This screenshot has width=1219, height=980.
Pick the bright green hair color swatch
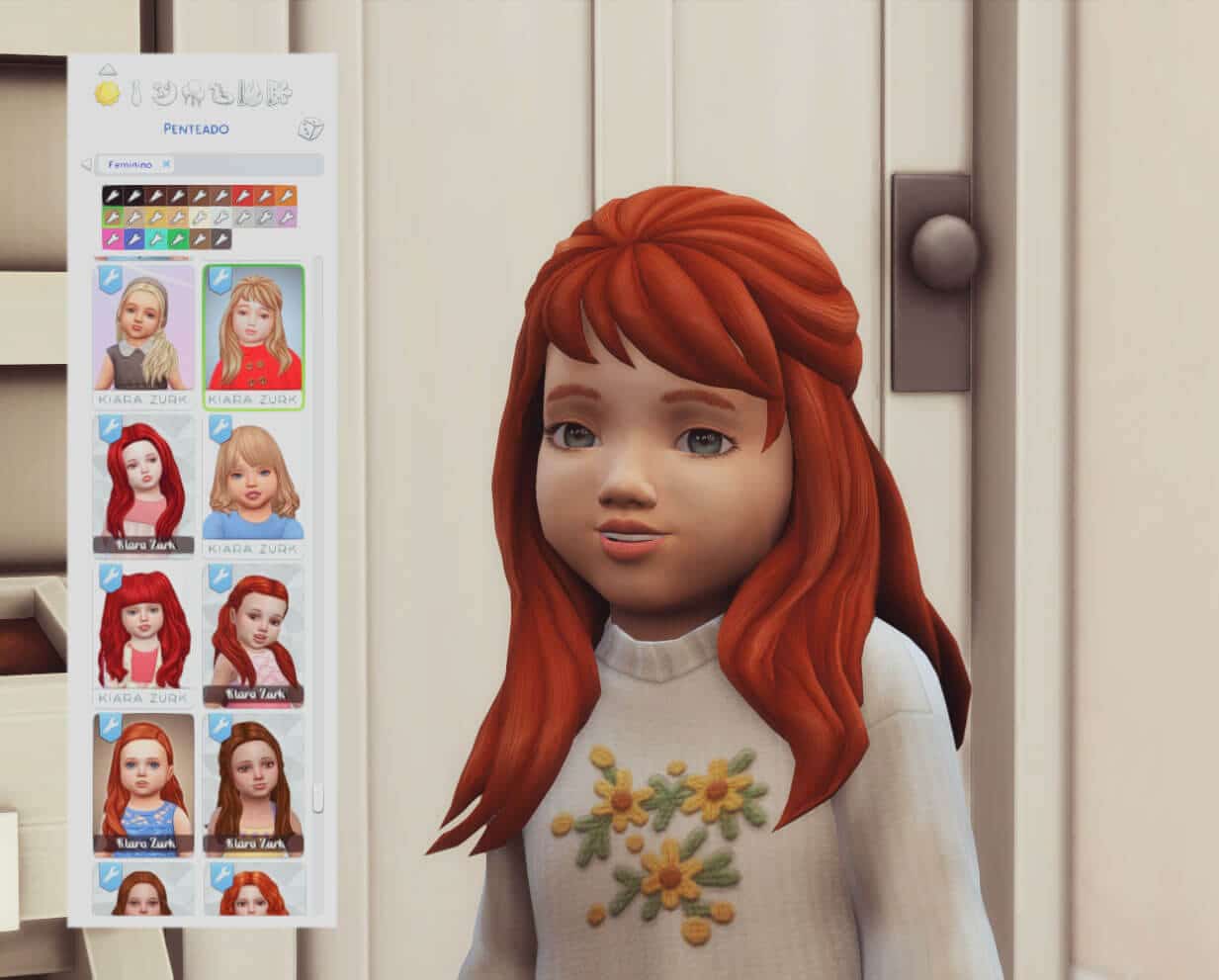coord(177,238)
